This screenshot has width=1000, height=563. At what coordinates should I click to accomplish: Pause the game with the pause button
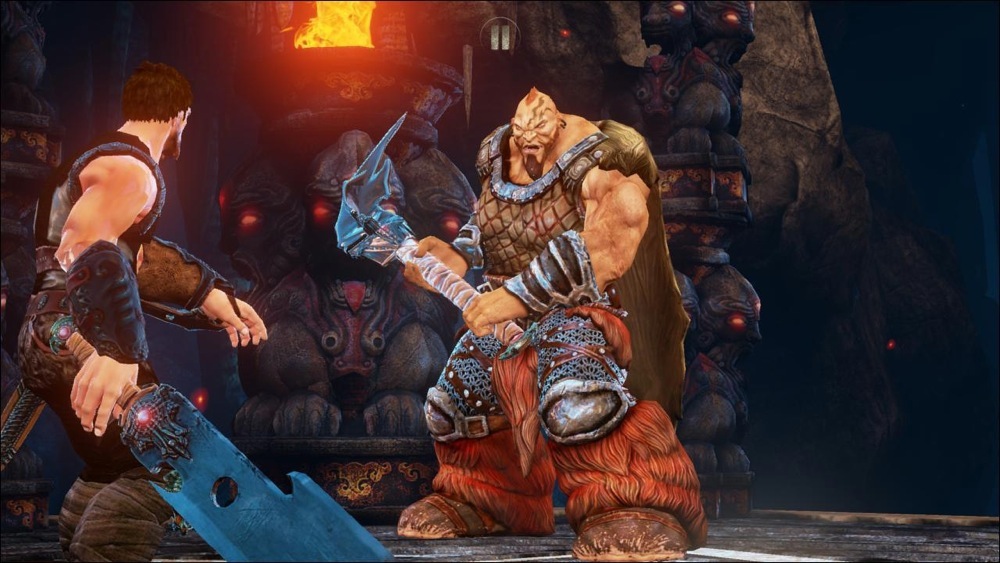point(499,36)
